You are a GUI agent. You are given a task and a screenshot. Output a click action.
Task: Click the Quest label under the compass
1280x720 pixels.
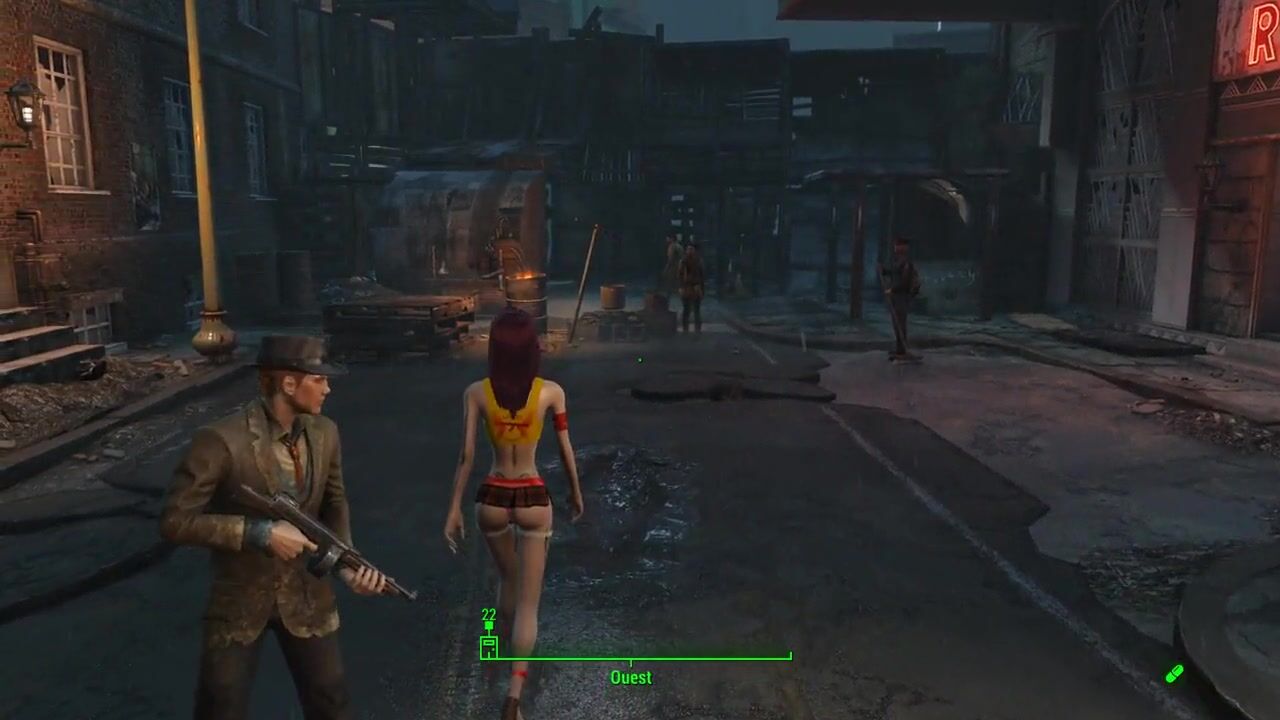tap(631, 678)
